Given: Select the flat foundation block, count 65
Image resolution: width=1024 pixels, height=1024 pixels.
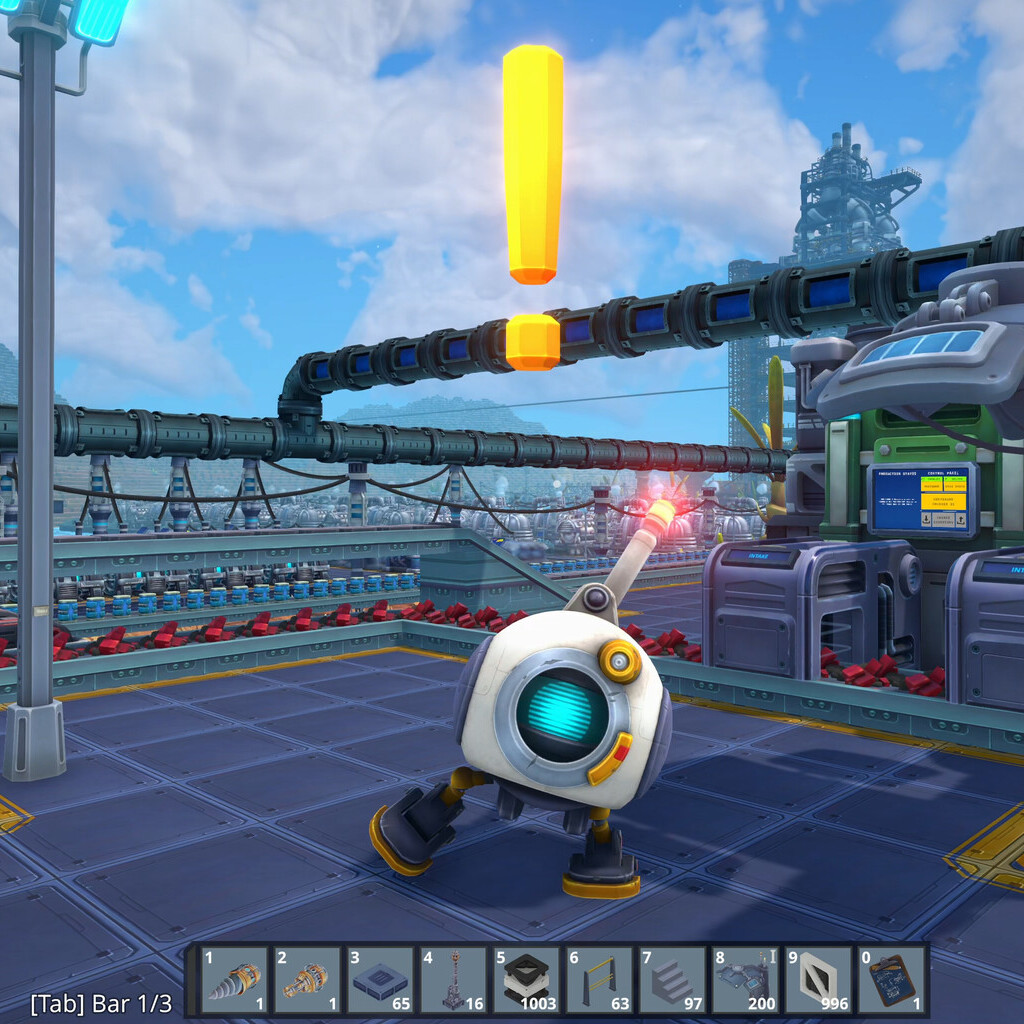Looking at the screenshot, I should pos(380,980).
